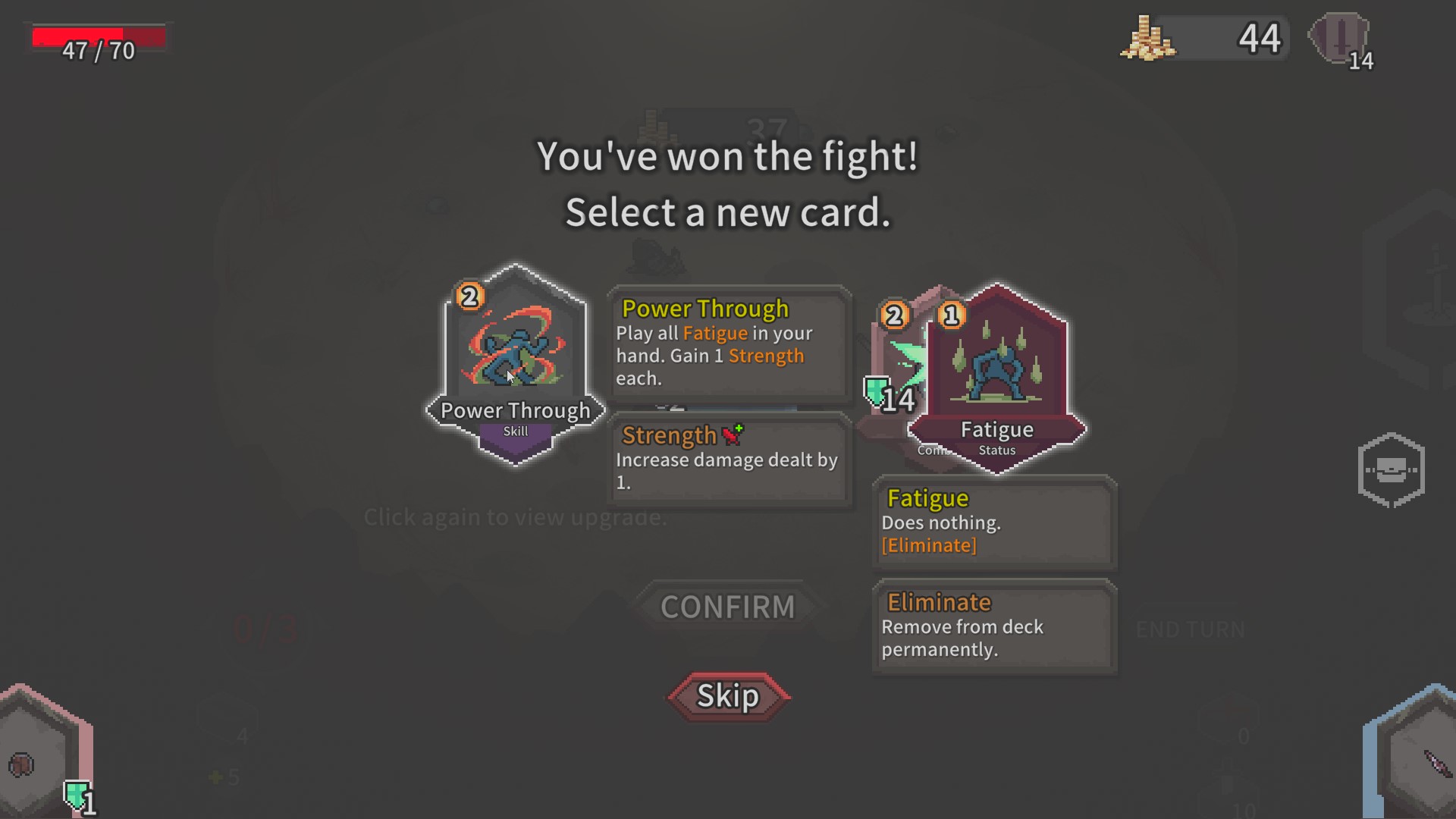Skip the card reward
The width and height of the screenshot is (1456, 819).
click(x=728, y=696)
